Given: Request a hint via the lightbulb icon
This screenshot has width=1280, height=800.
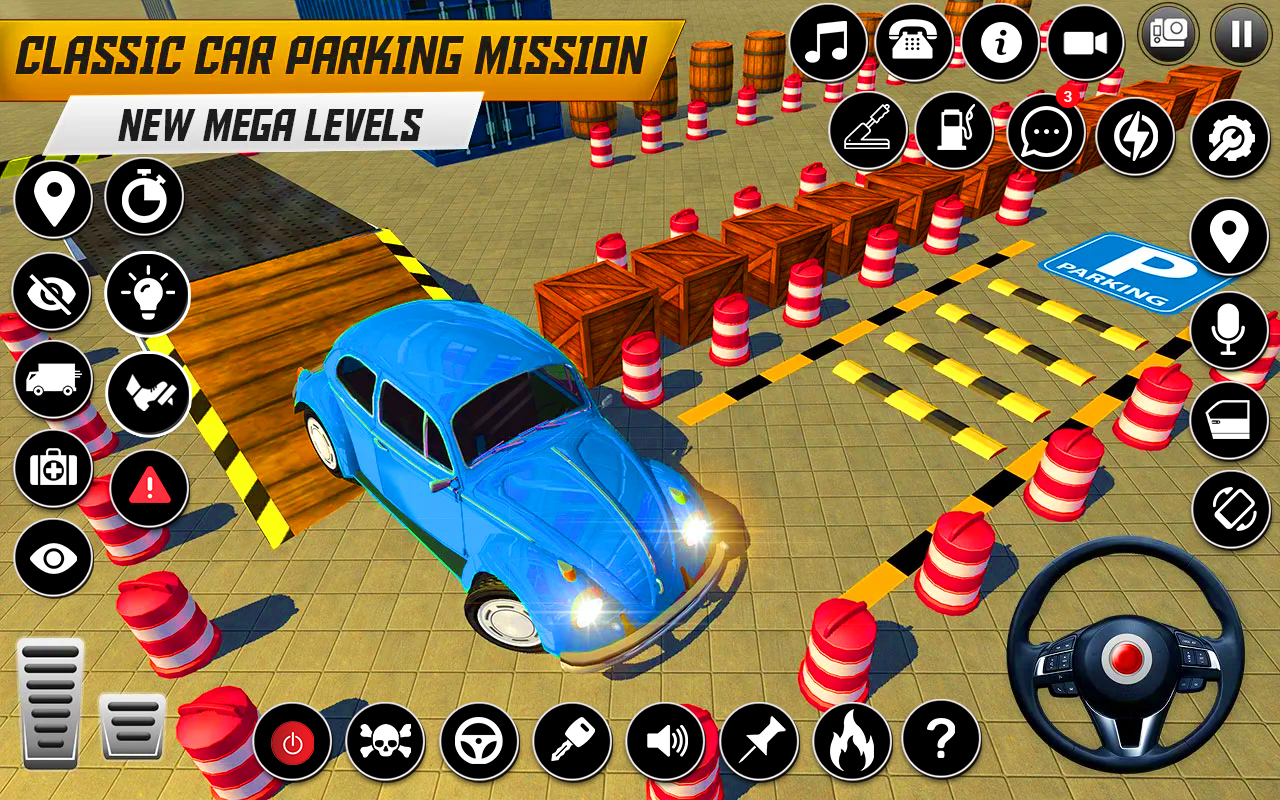Looking at the screenshot, I should tap(147, 294).
